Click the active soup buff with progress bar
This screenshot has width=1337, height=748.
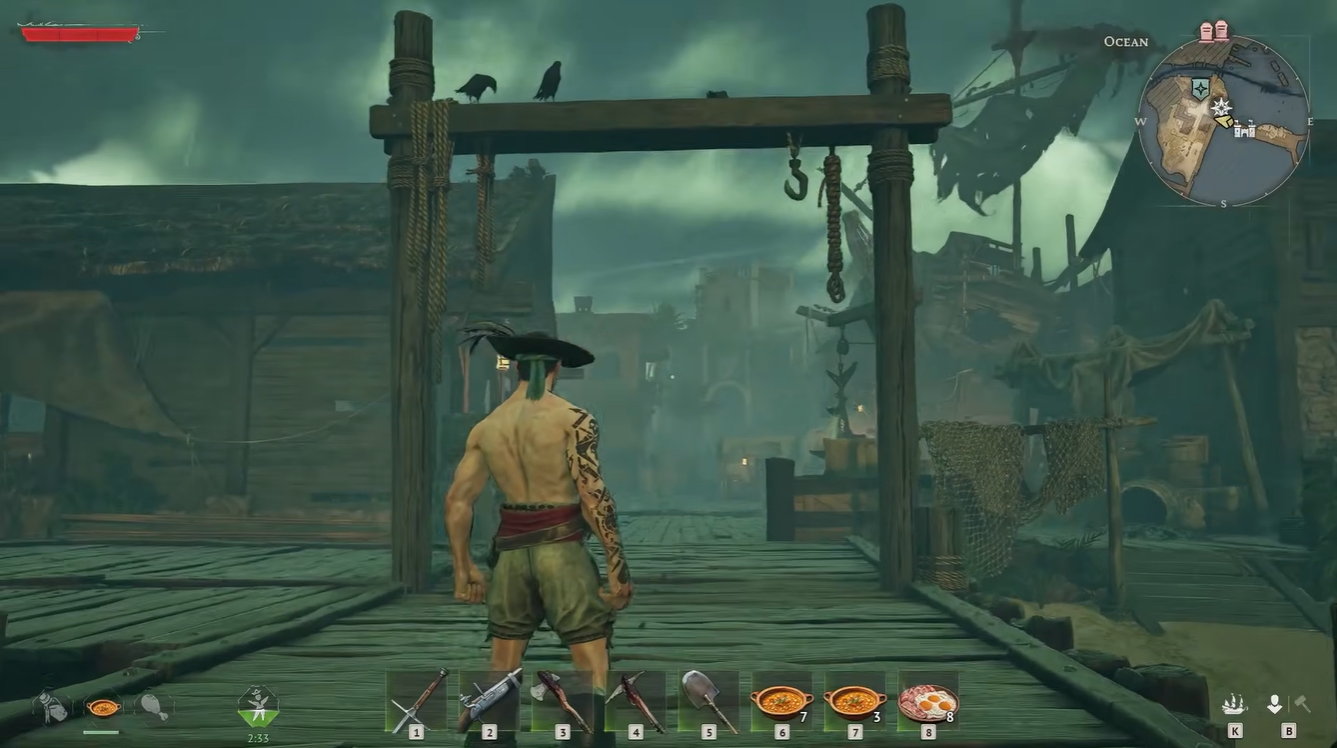coord(103,708)
